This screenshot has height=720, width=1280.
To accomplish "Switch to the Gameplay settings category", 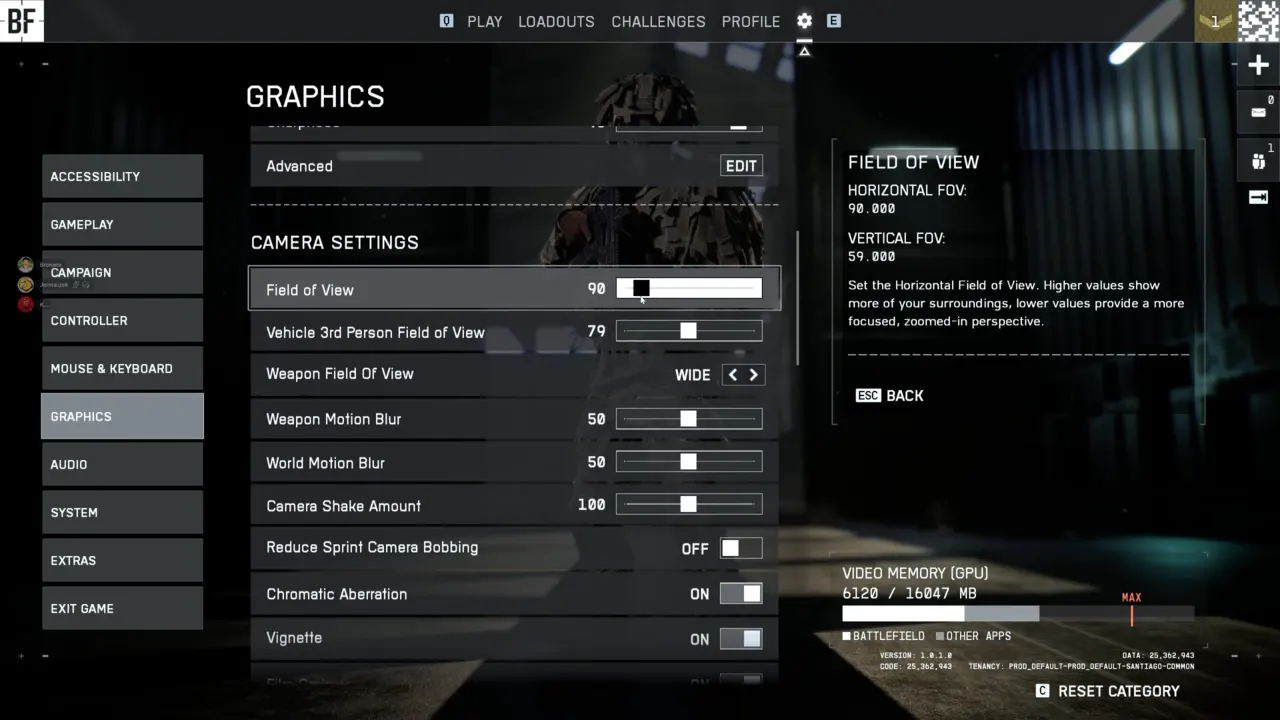I will pyautogui.click(x=122, y=224).
